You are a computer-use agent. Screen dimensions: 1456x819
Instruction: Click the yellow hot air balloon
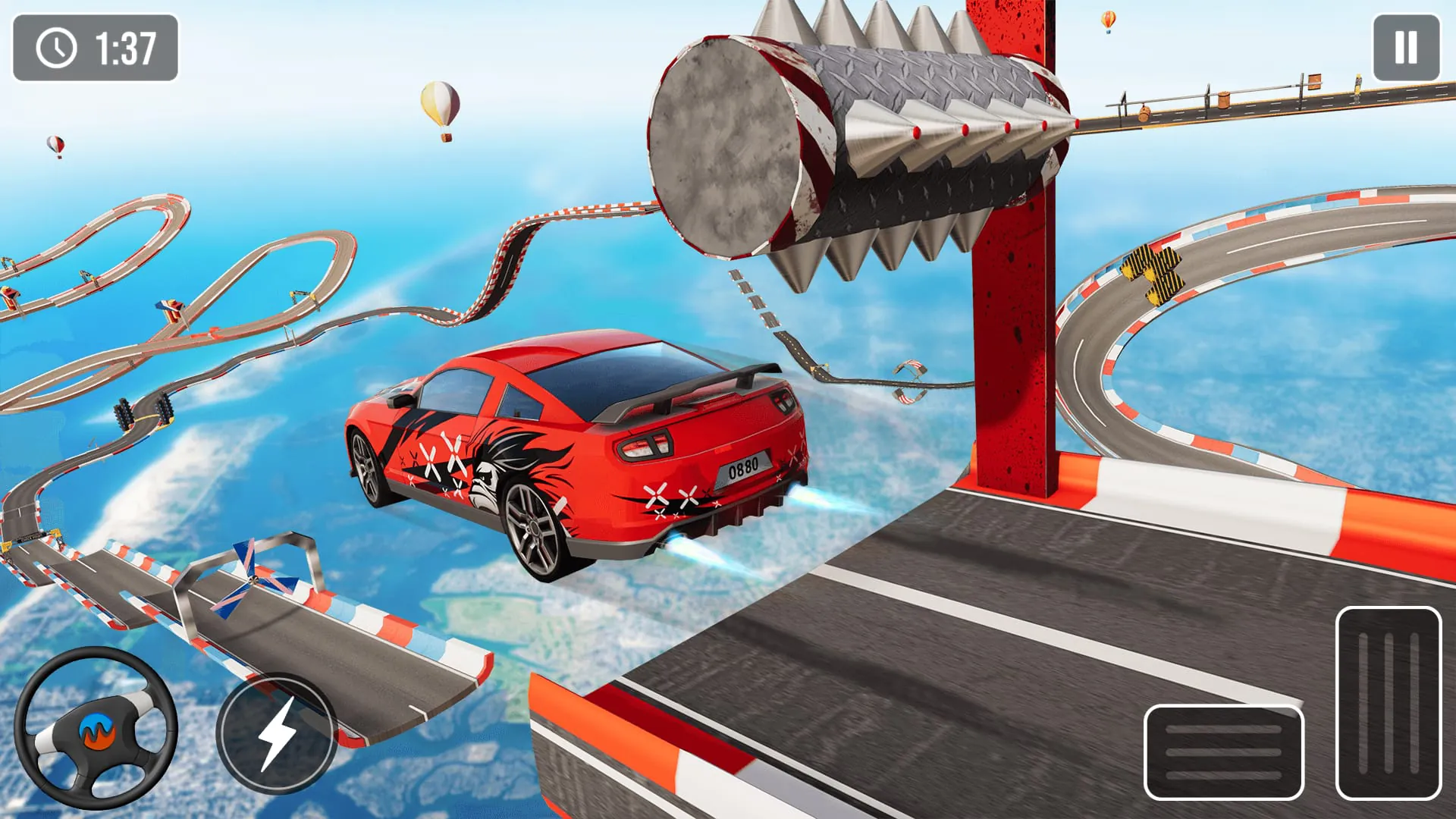(441, 102)
